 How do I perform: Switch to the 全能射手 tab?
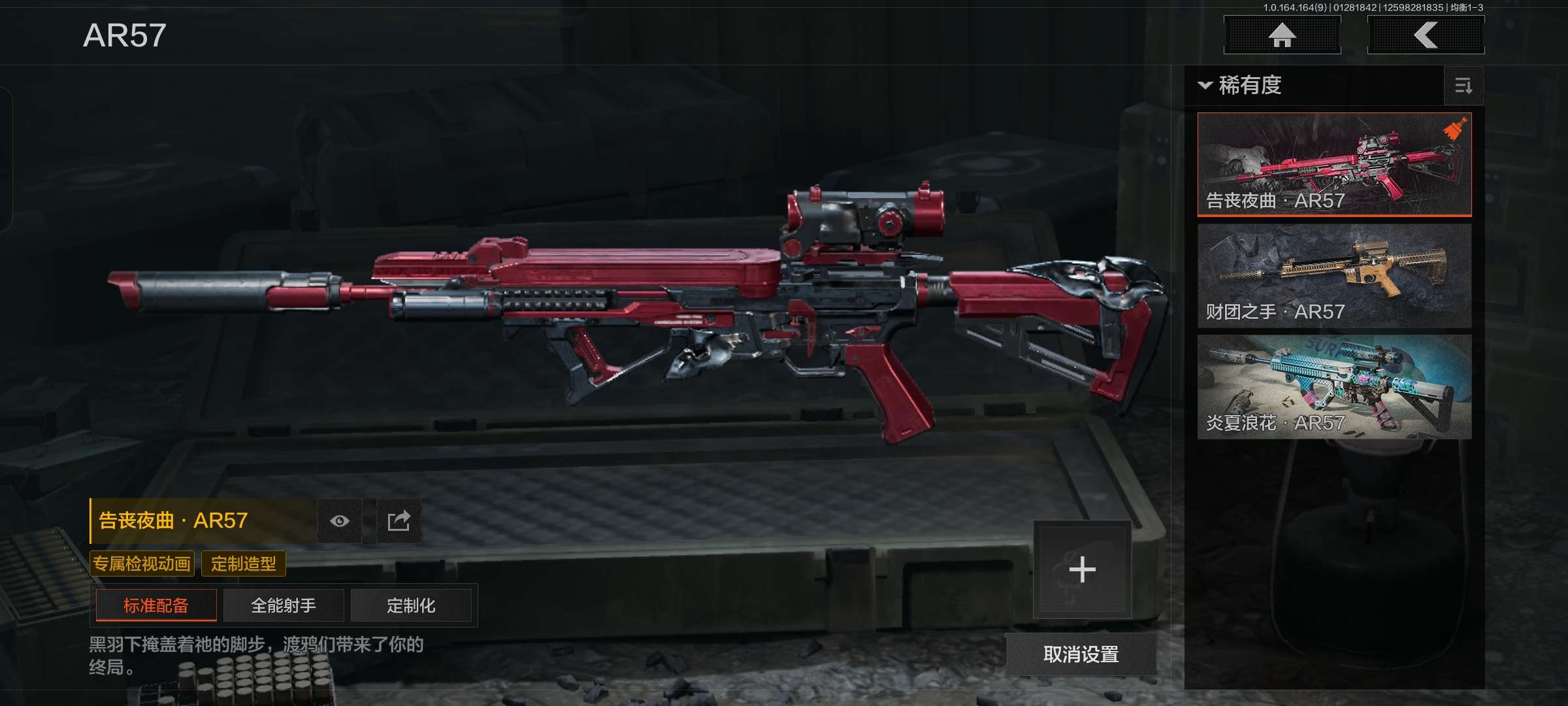[x=284, y=605]
